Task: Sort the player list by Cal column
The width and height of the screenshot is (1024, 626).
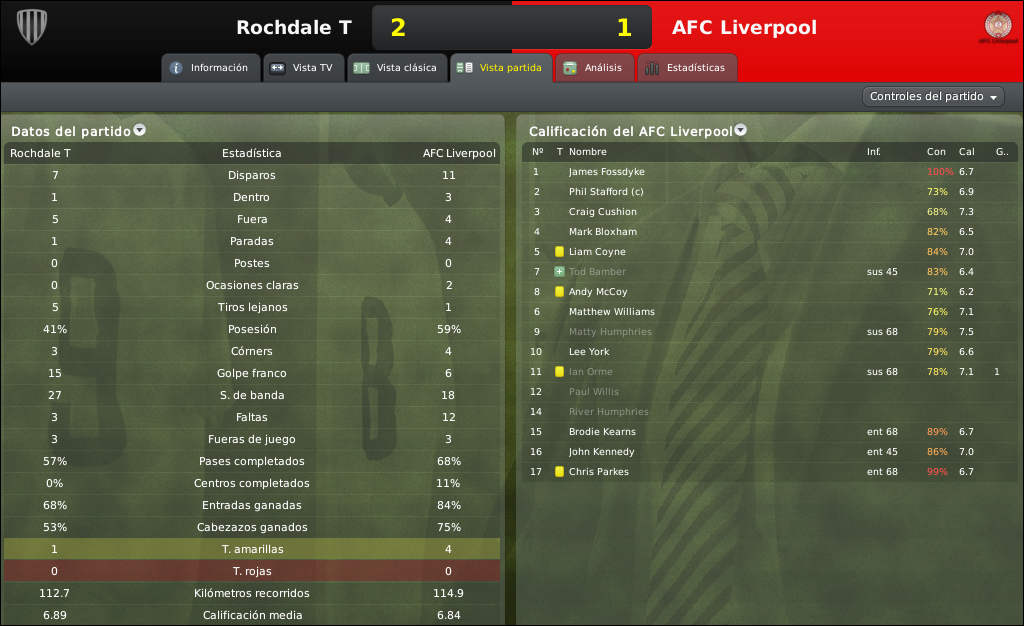Action: (966, 152)
